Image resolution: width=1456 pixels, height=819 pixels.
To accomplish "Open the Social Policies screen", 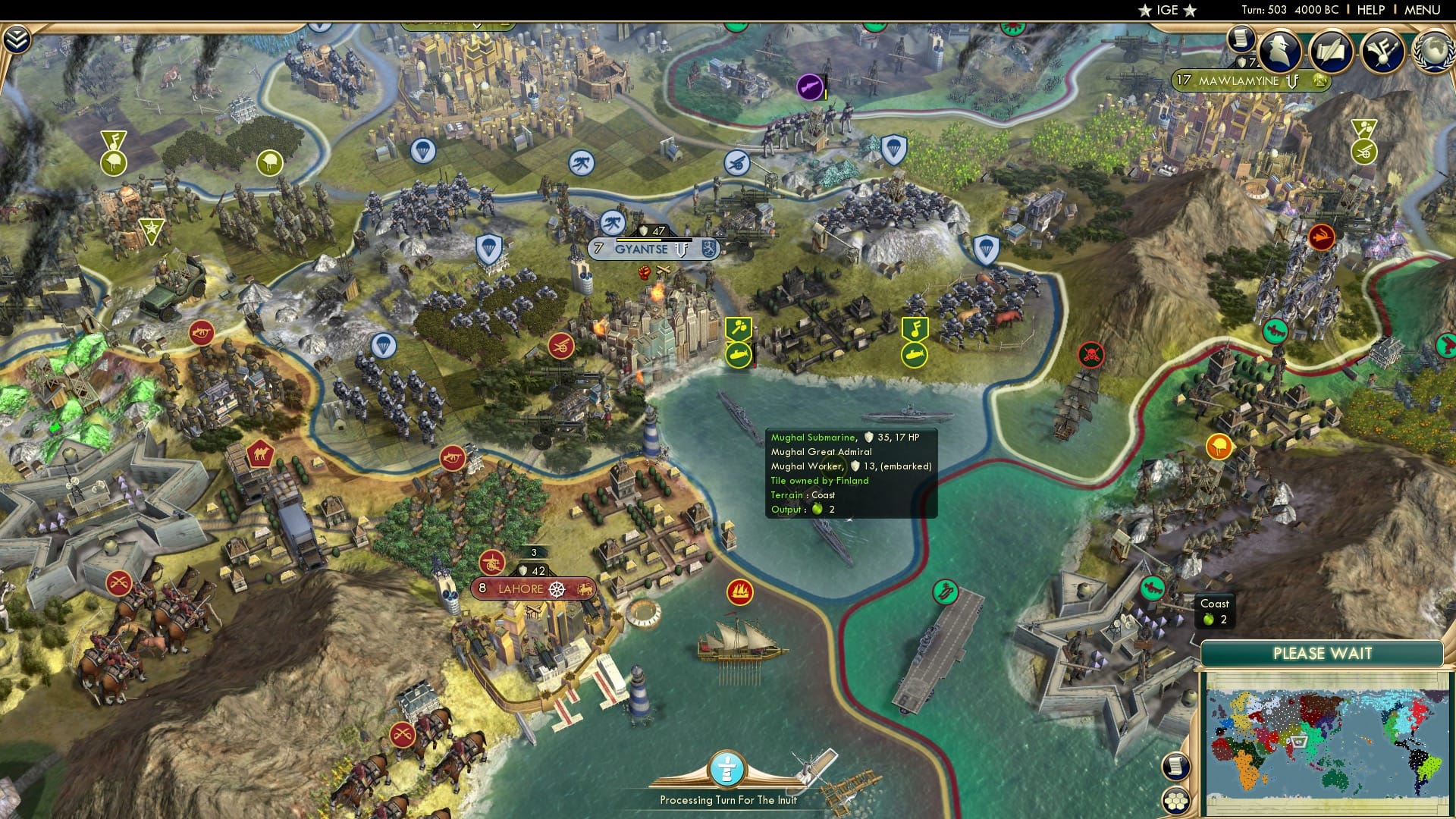I will [x=1332, y=51].
